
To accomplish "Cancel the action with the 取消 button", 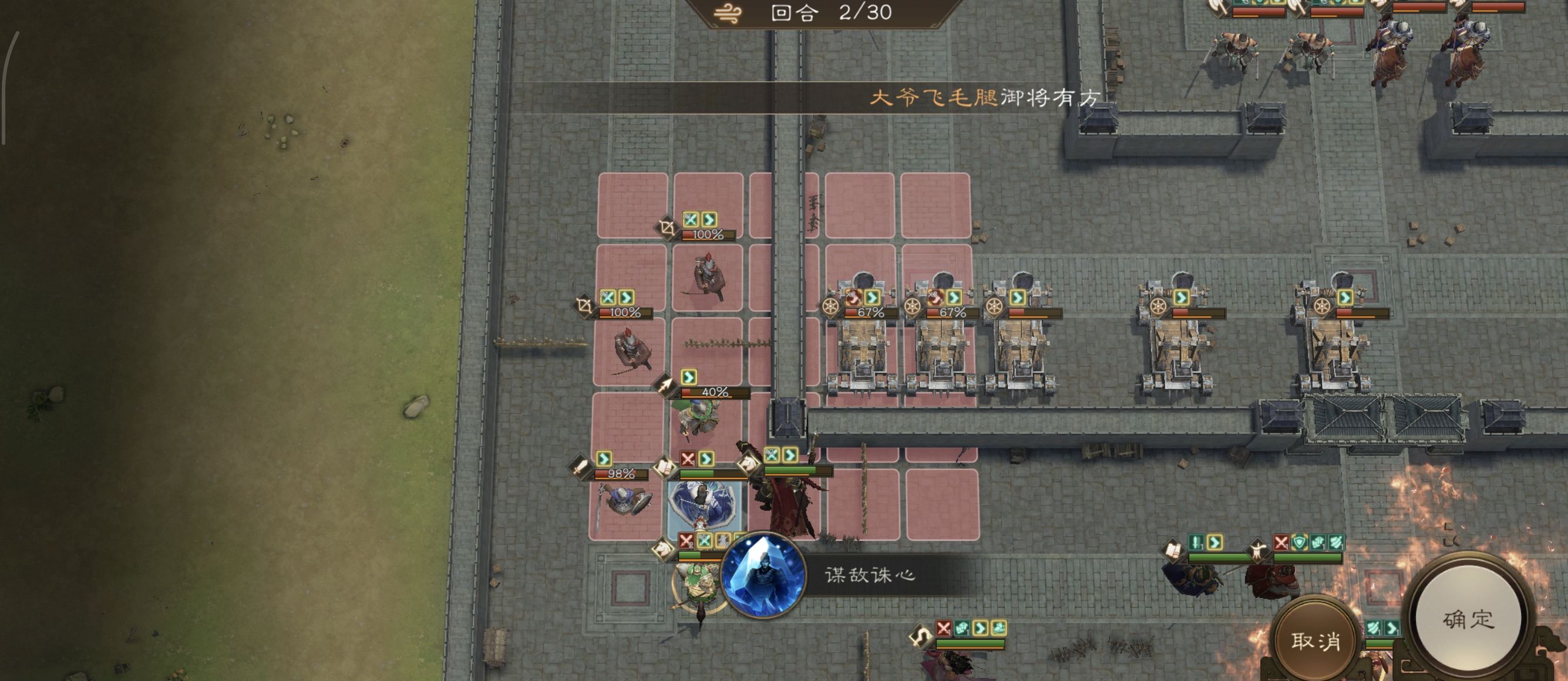I will pos(1315,640).
